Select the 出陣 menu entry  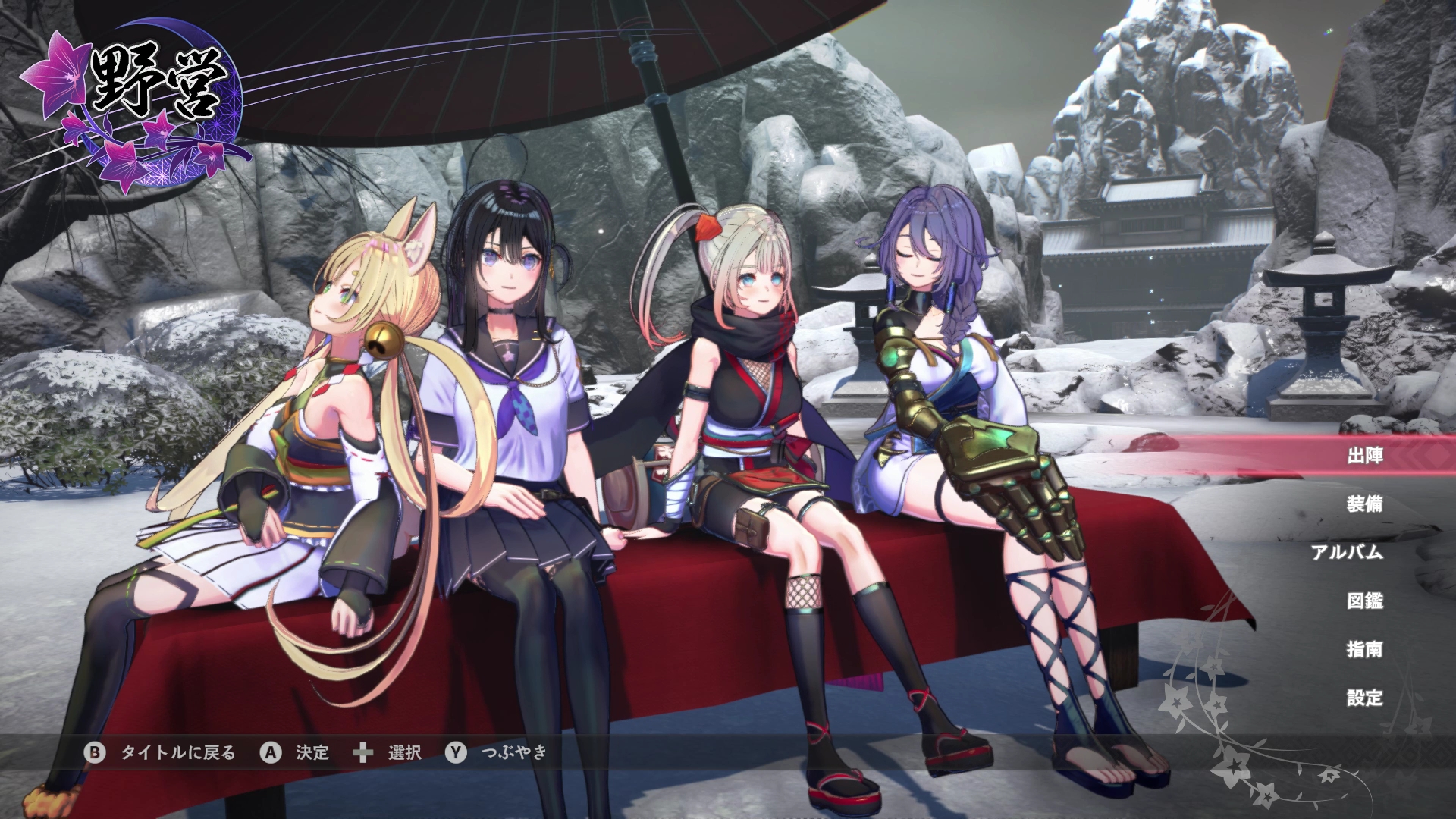1364,456
